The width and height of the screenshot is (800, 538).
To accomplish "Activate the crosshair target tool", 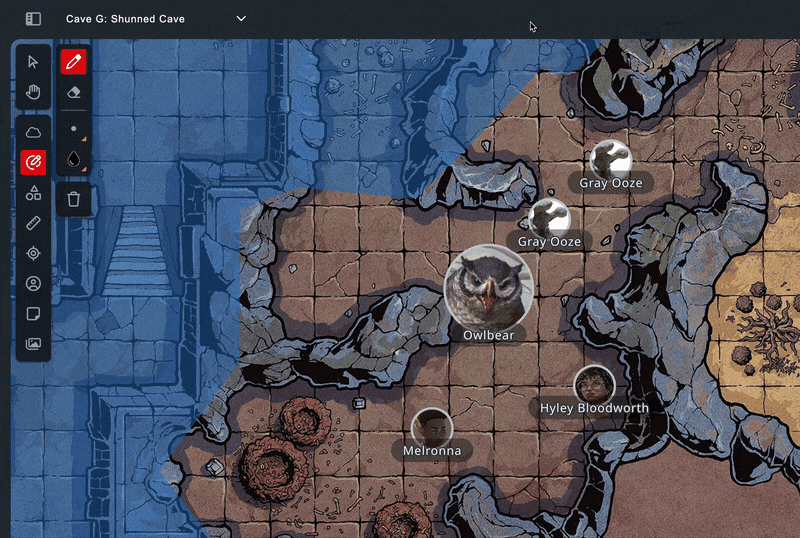I will pyautogui.click(x=33, y=253).
